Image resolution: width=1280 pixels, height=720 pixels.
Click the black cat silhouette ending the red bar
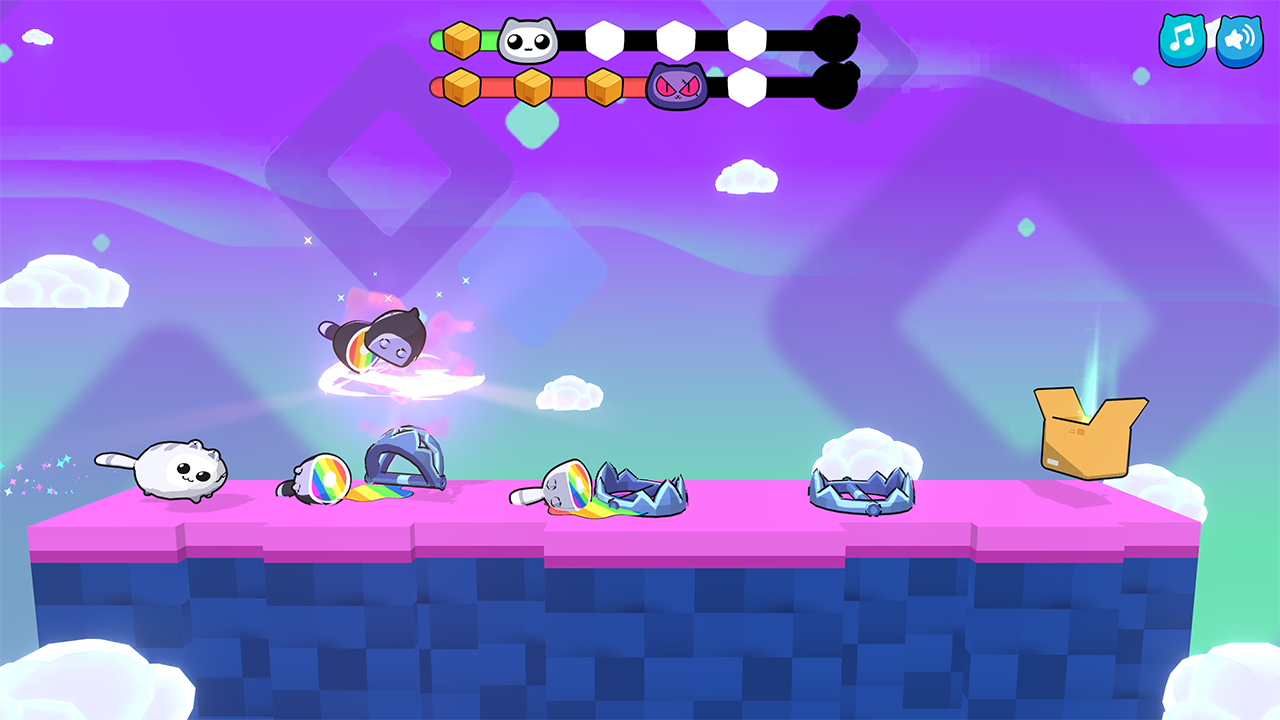pyautogui.click(x=836, y=85)
